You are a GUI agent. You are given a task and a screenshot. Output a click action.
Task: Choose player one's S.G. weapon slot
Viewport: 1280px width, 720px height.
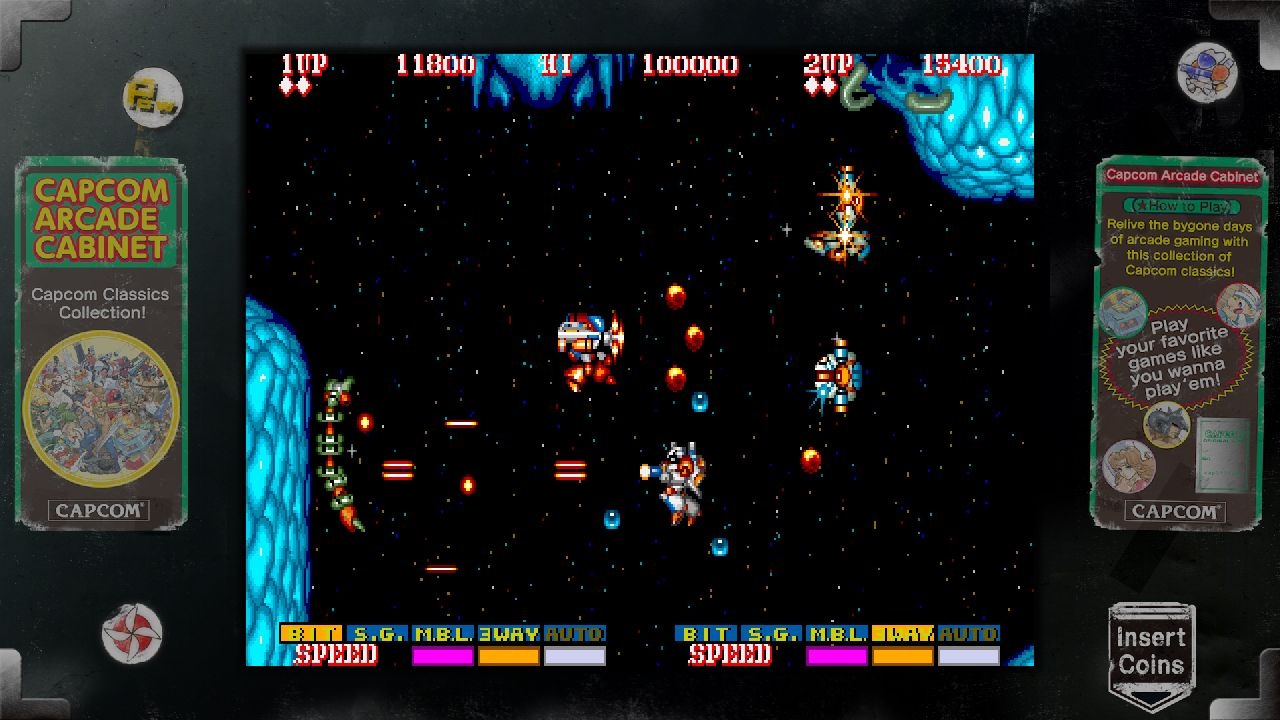pos(377,634)
